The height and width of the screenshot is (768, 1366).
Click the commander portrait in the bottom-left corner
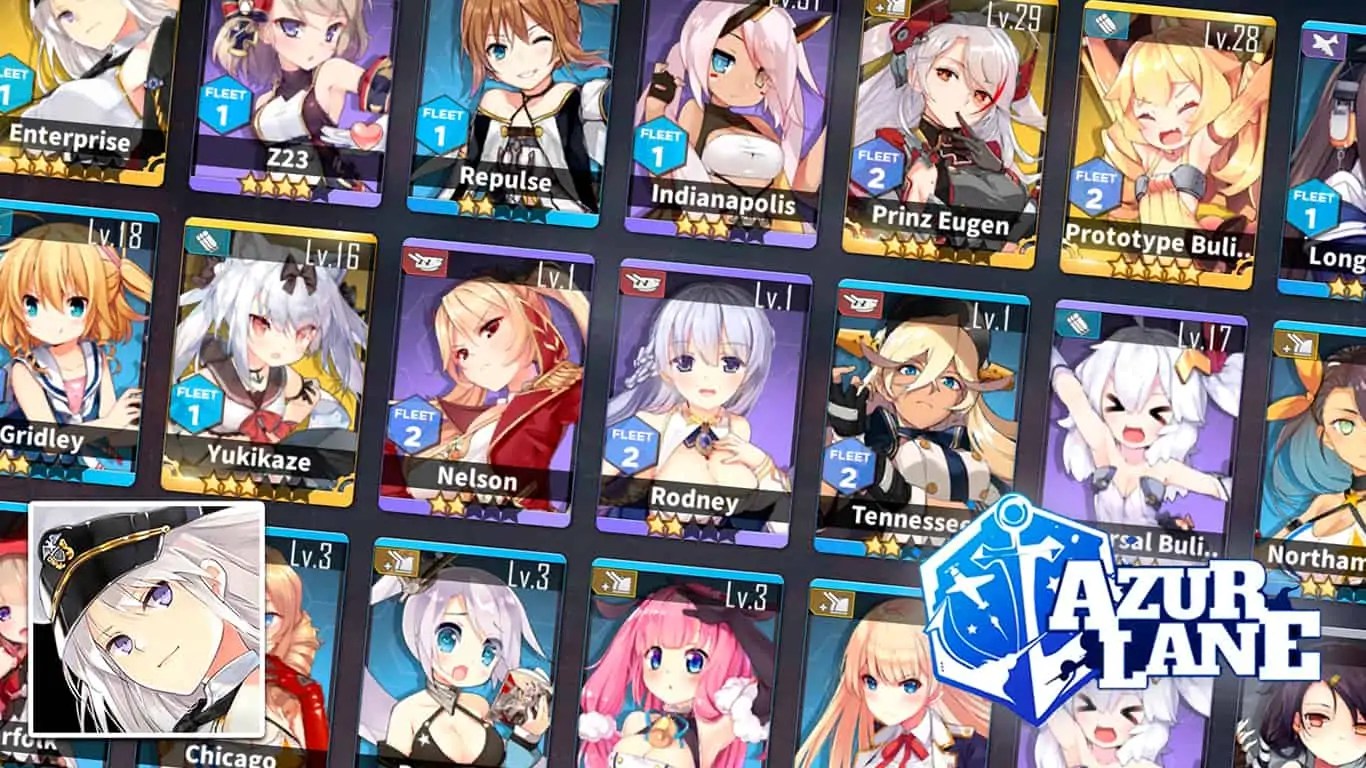coord(150,620)
